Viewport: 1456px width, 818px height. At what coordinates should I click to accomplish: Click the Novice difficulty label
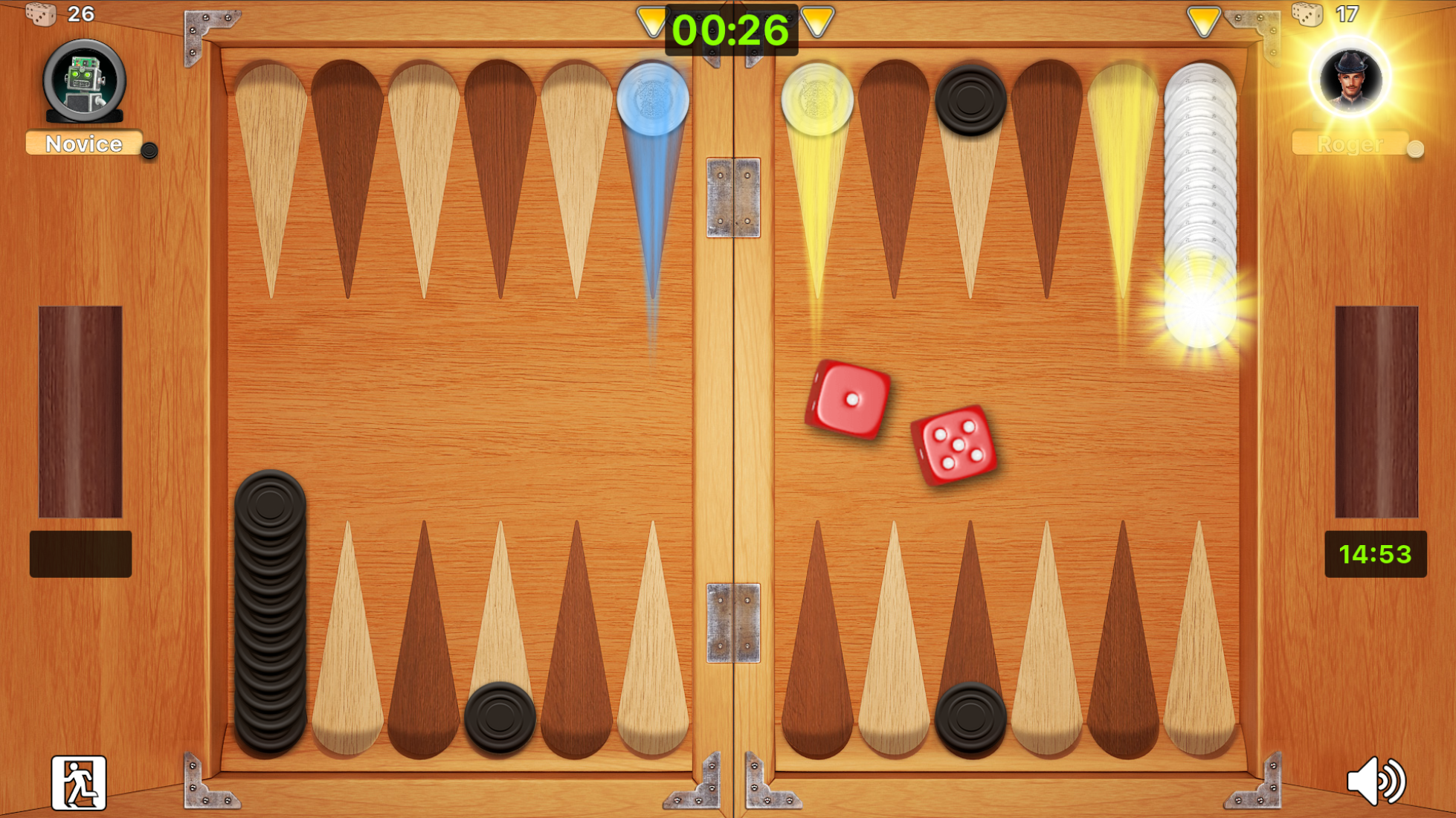pos(84,144)
